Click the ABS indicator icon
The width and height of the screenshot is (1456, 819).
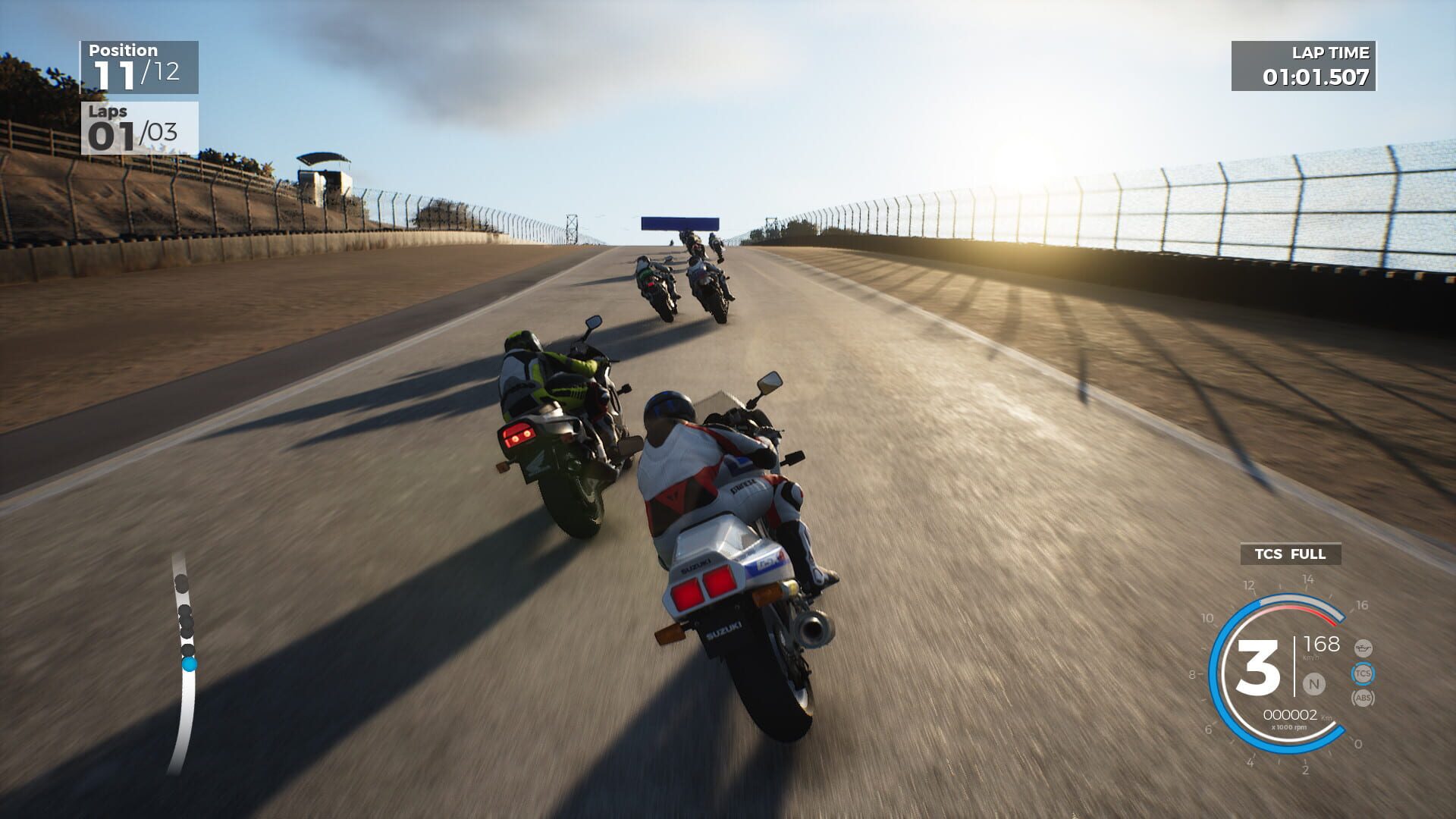pyautogui.click(x=1363, y=699)
